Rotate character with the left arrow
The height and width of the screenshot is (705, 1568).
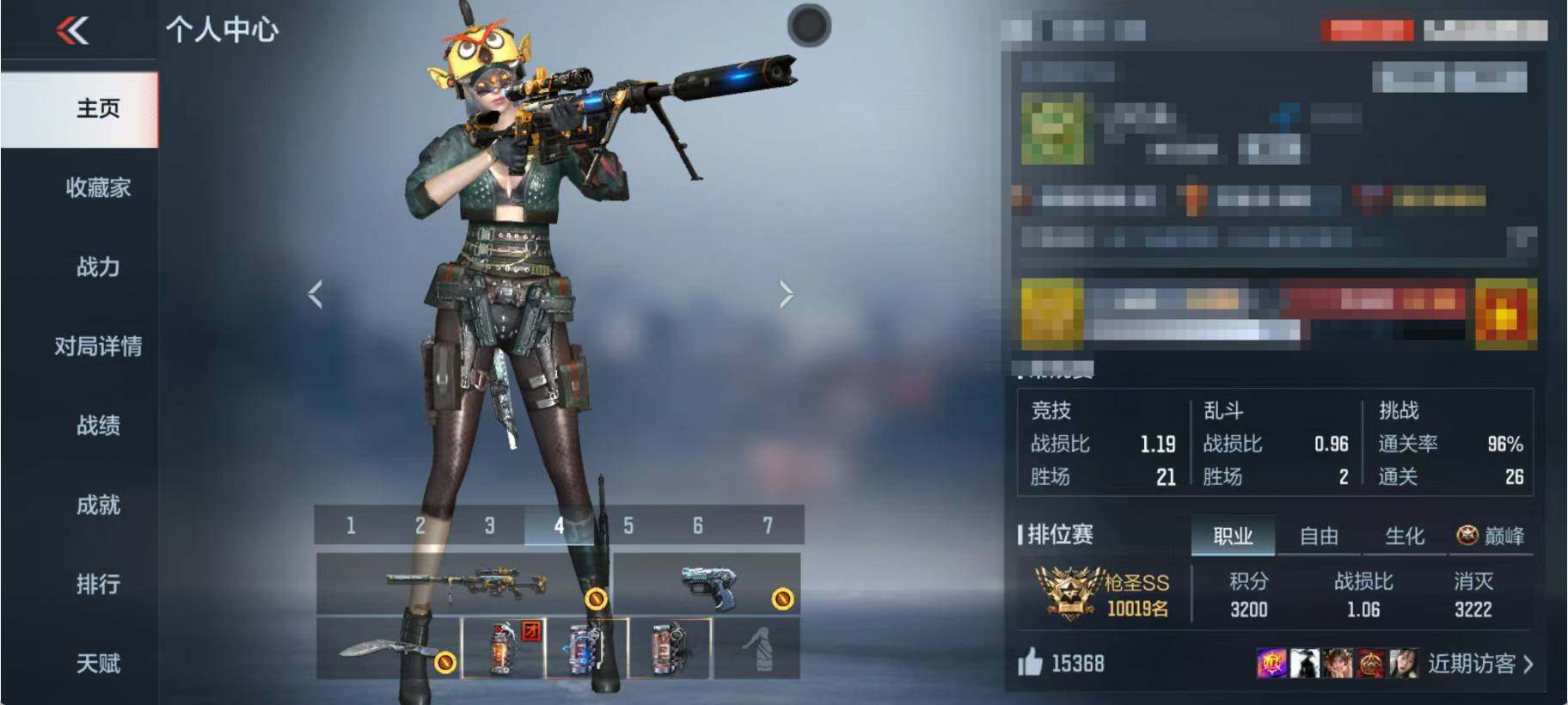coord(315,294)
